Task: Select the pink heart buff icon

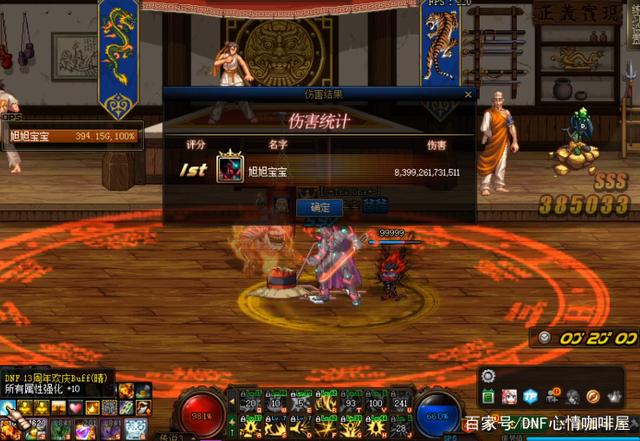Action: pyautogui.click(x=75, y=408)
